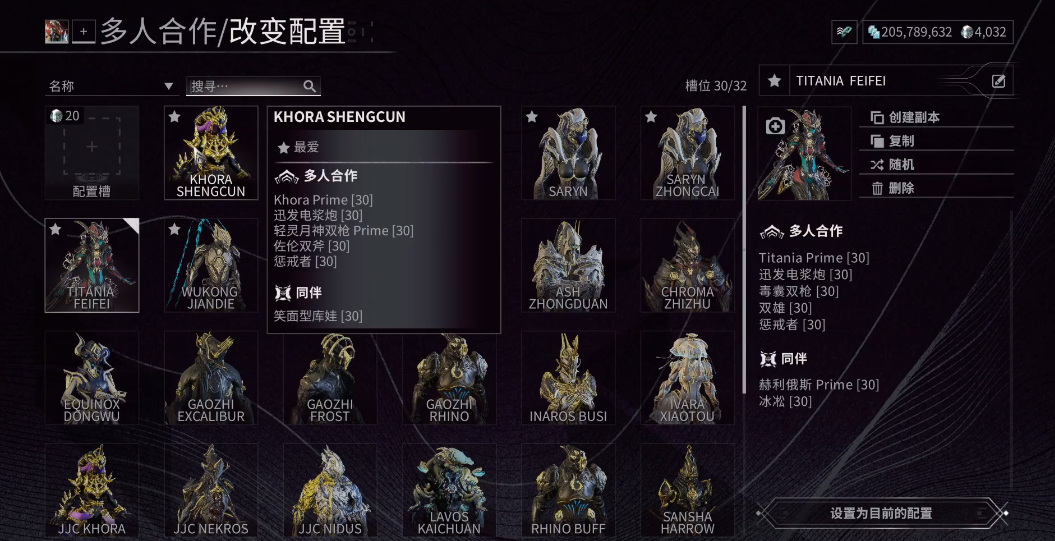Image resolution: width=1055 pixels, height=541 pixels.
Task: Select the Chroma Zhizhu loadout
Action: click(687, 265)
